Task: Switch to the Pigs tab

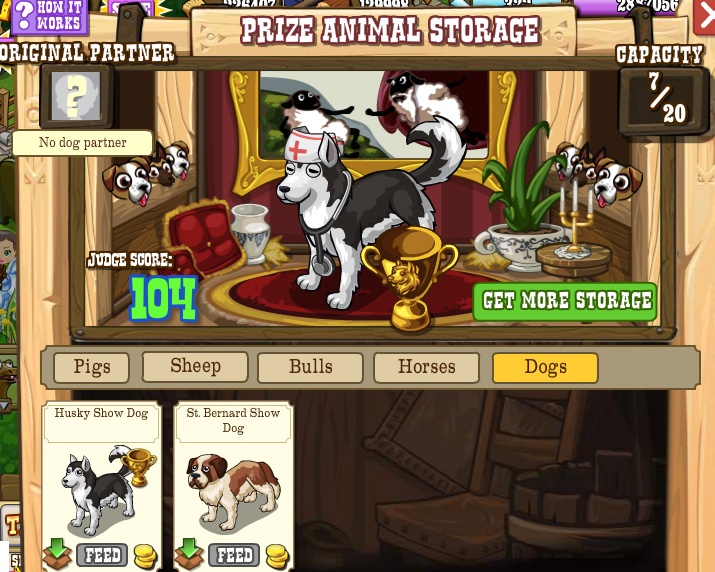Action: pyautogui.click(x=92, y=367)
